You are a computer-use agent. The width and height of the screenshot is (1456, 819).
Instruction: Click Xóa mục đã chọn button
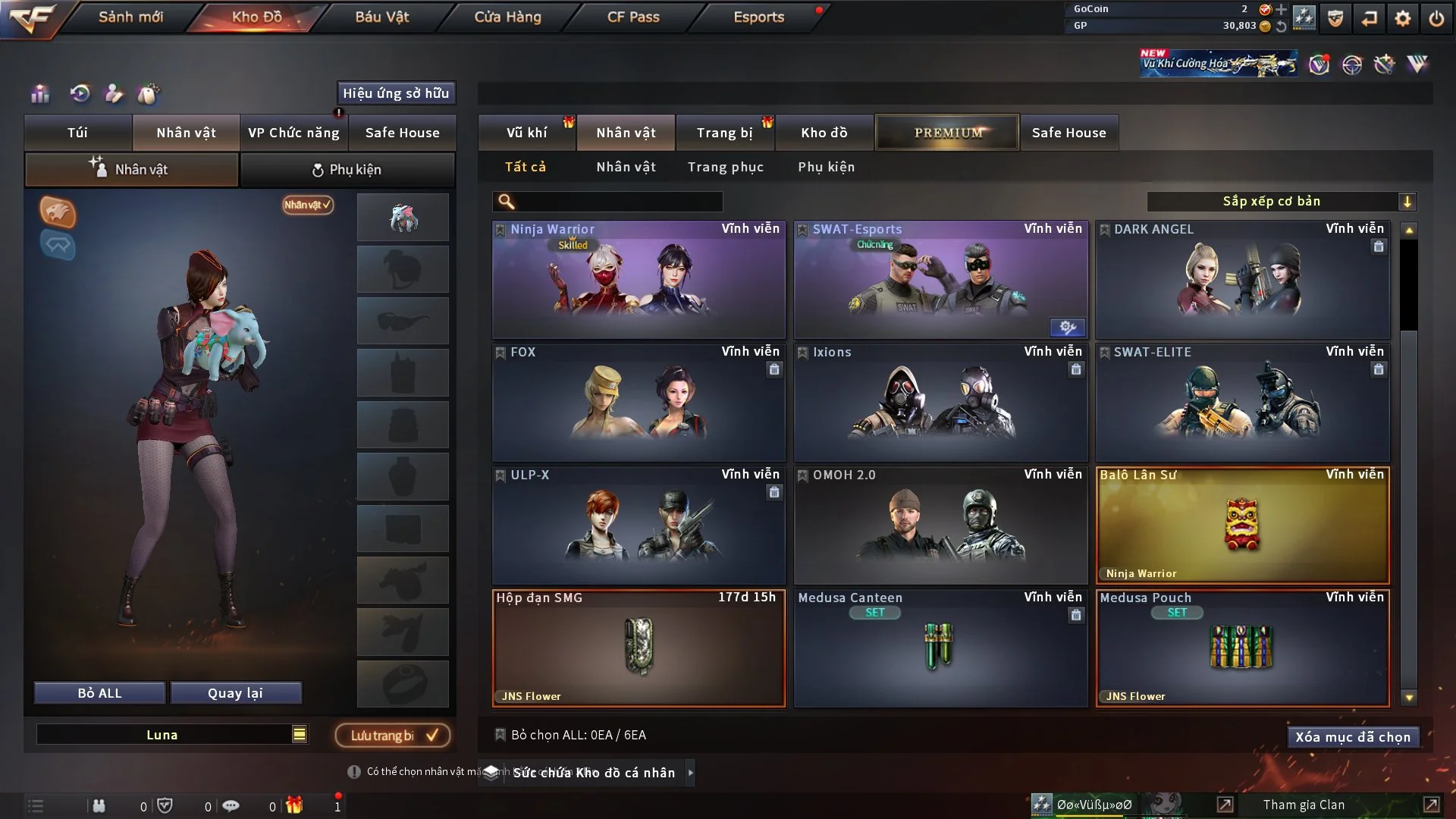tap(1352, 737)
